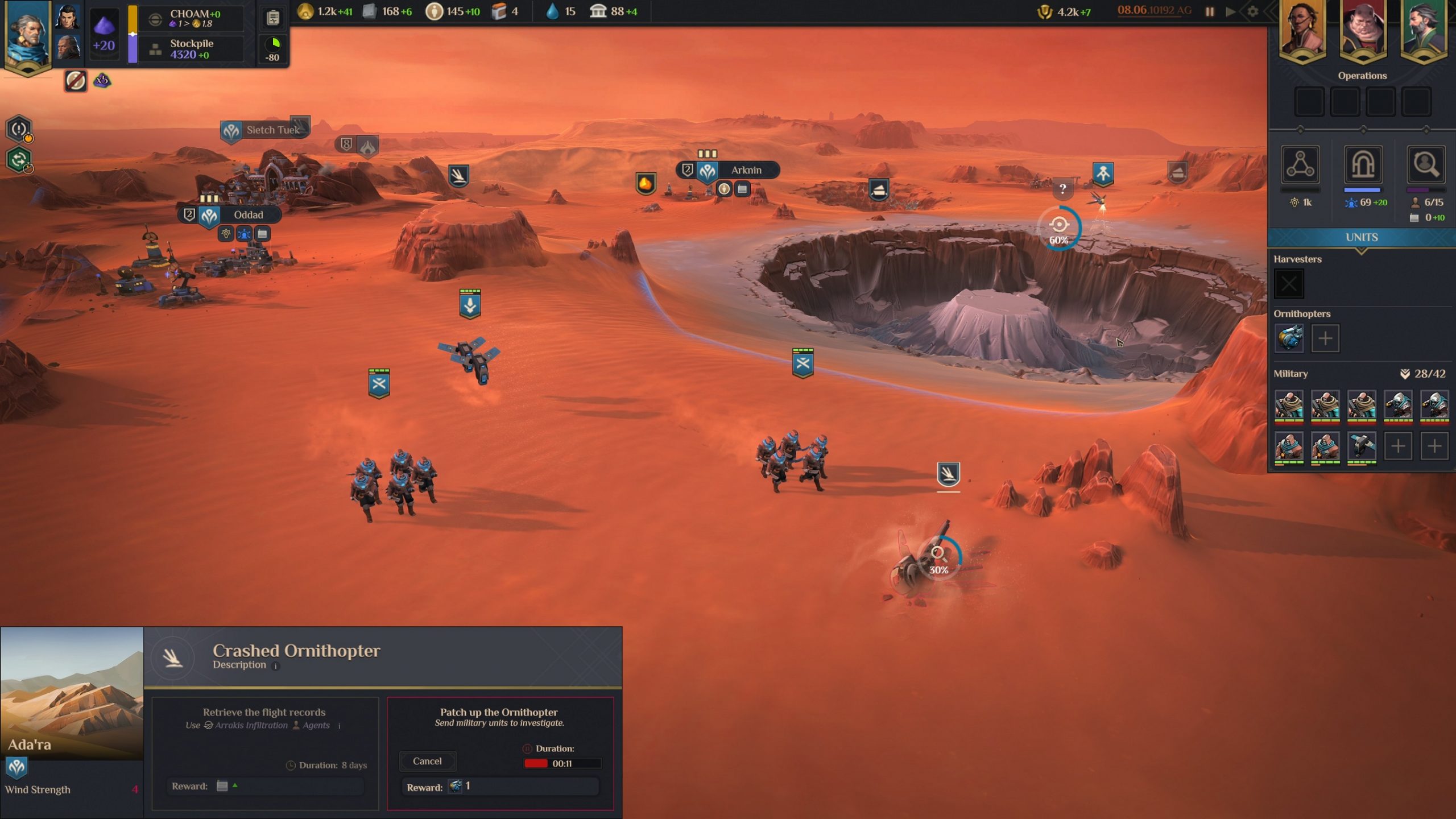Cancel the Patch up the Ornithopter action
Screen dimensions: 1456x819
[x=427, y=761]
